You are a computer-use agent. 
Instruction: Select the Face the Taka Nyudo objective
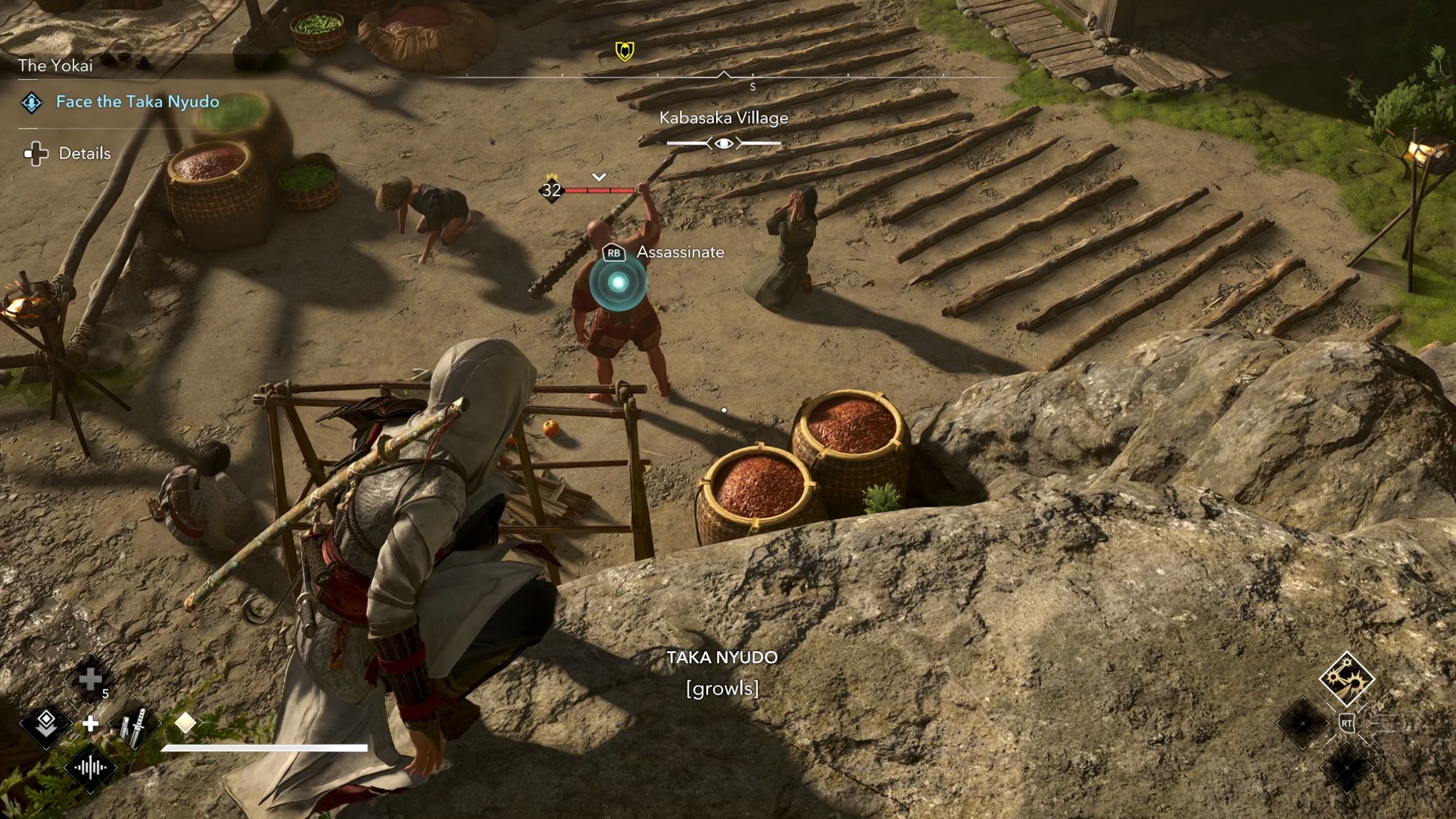point(137,102)
